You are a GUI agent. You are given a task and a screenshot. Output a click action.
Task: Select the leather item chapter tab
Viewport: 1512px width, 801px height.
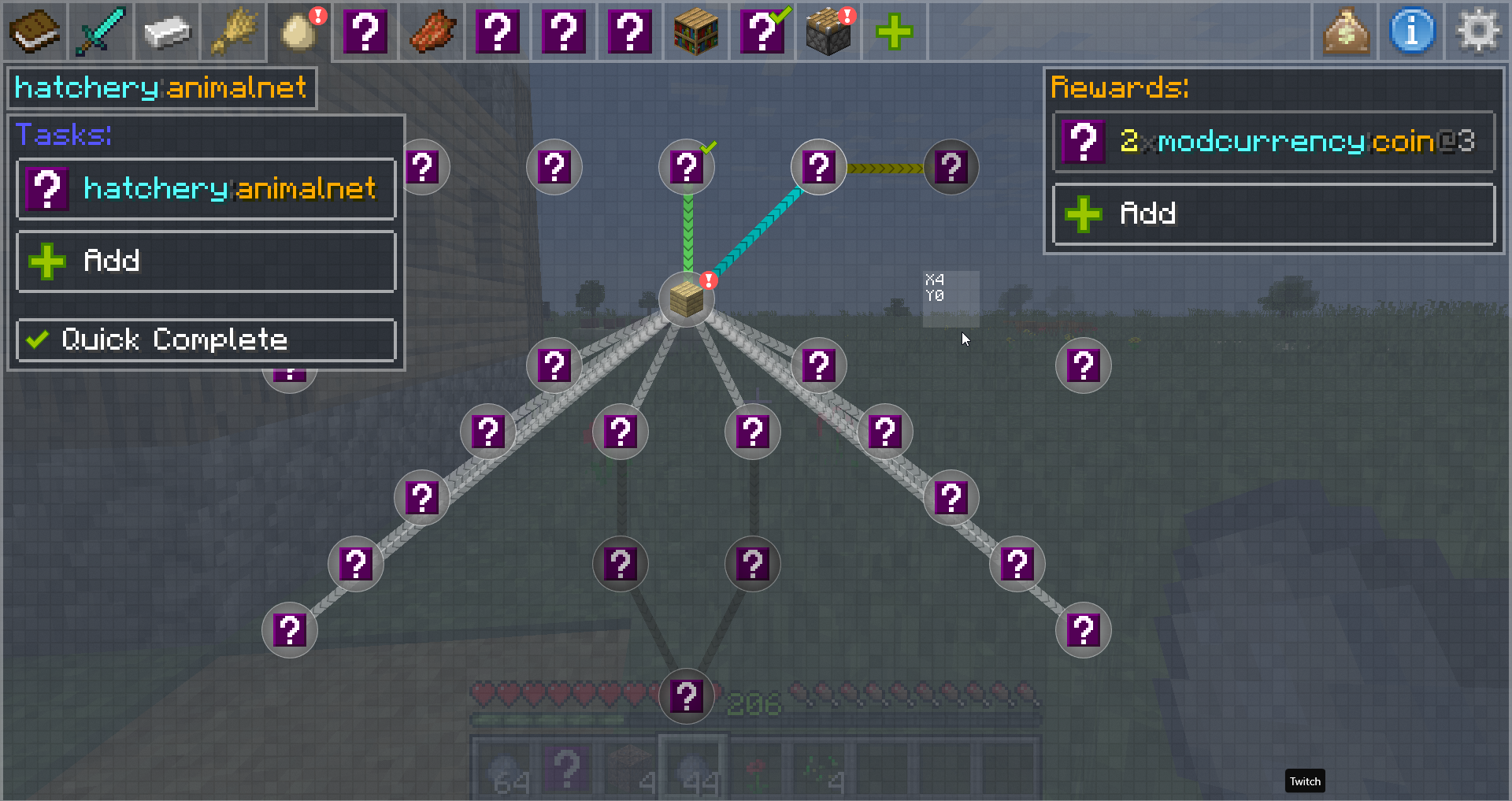432,32
